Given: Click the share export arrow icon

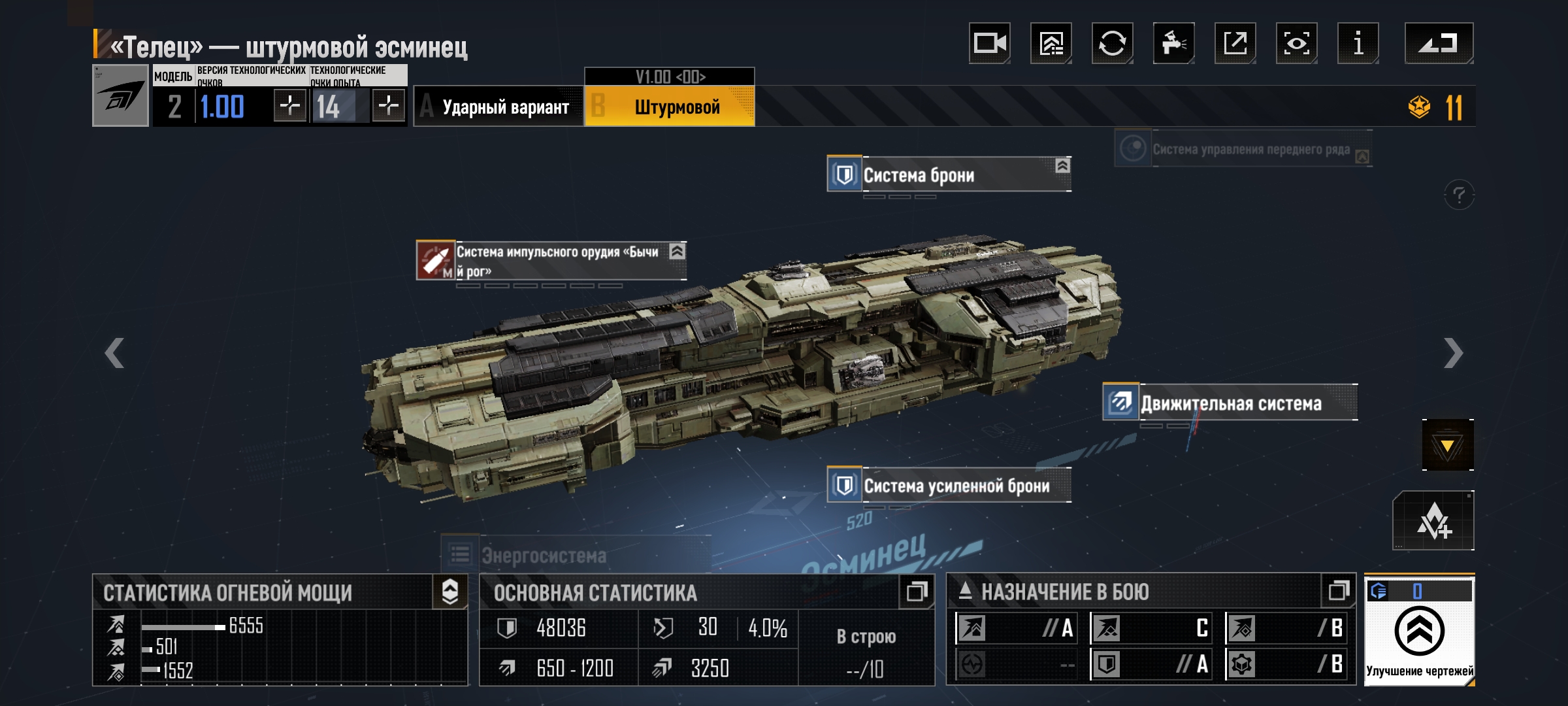Looking at the screenshot, I should 1235,43.
